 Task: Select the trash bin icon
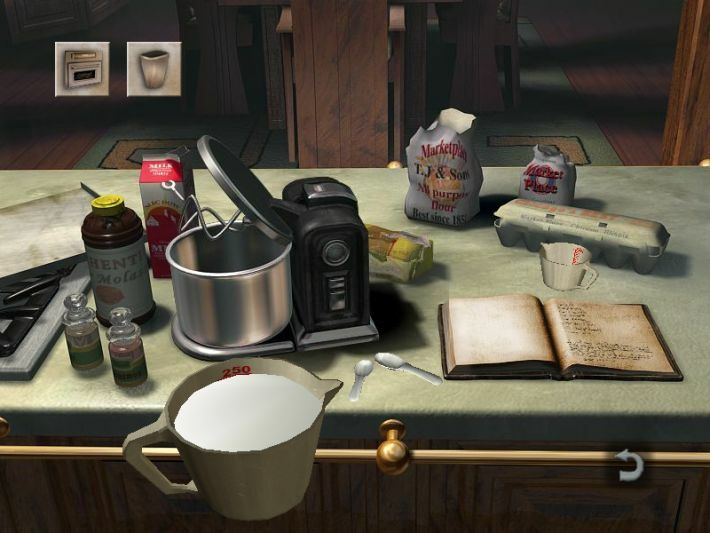click(x=154, y=68)
